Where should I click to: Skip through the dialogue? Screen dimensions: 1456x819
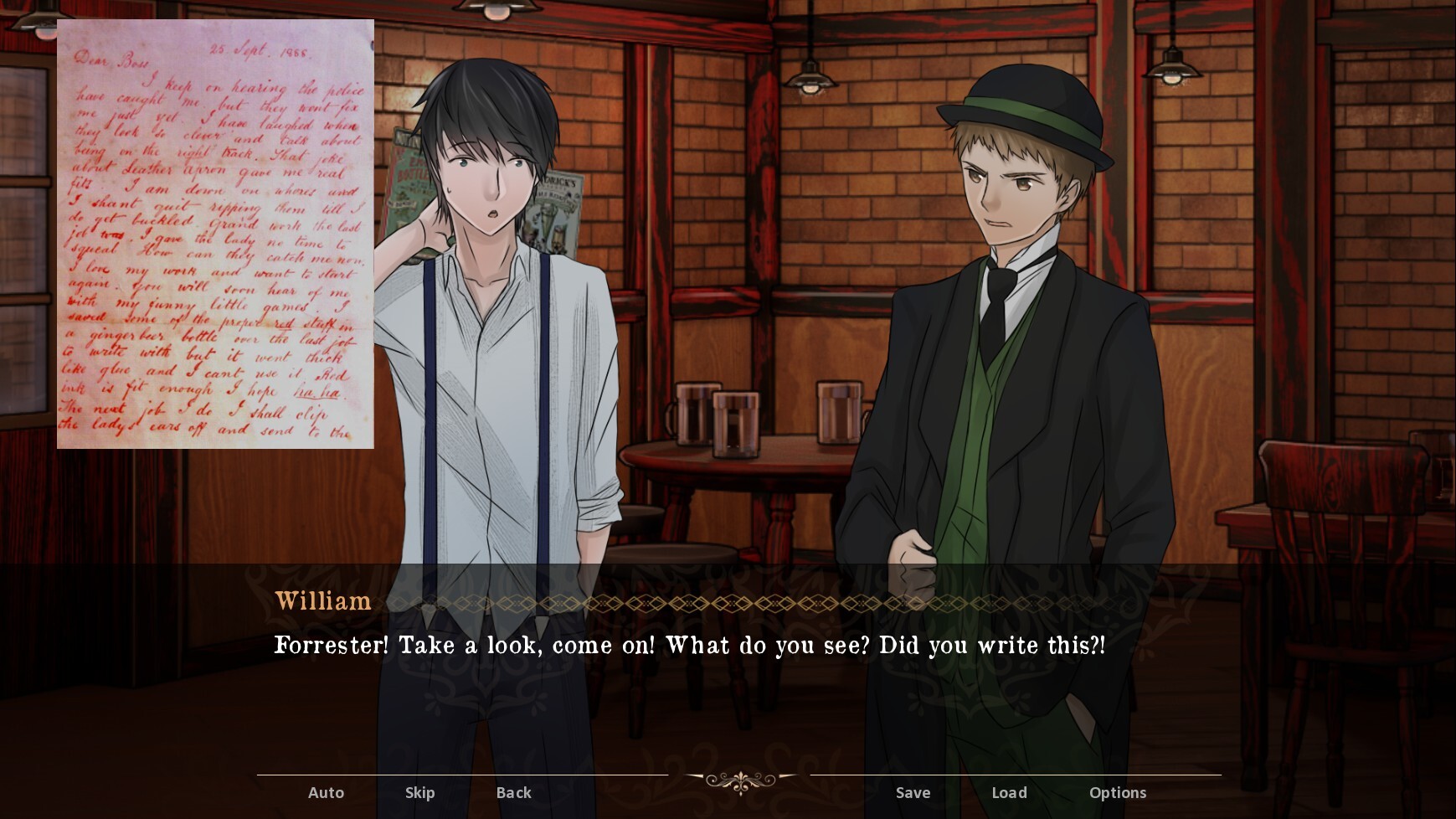(x=419, y=792)
